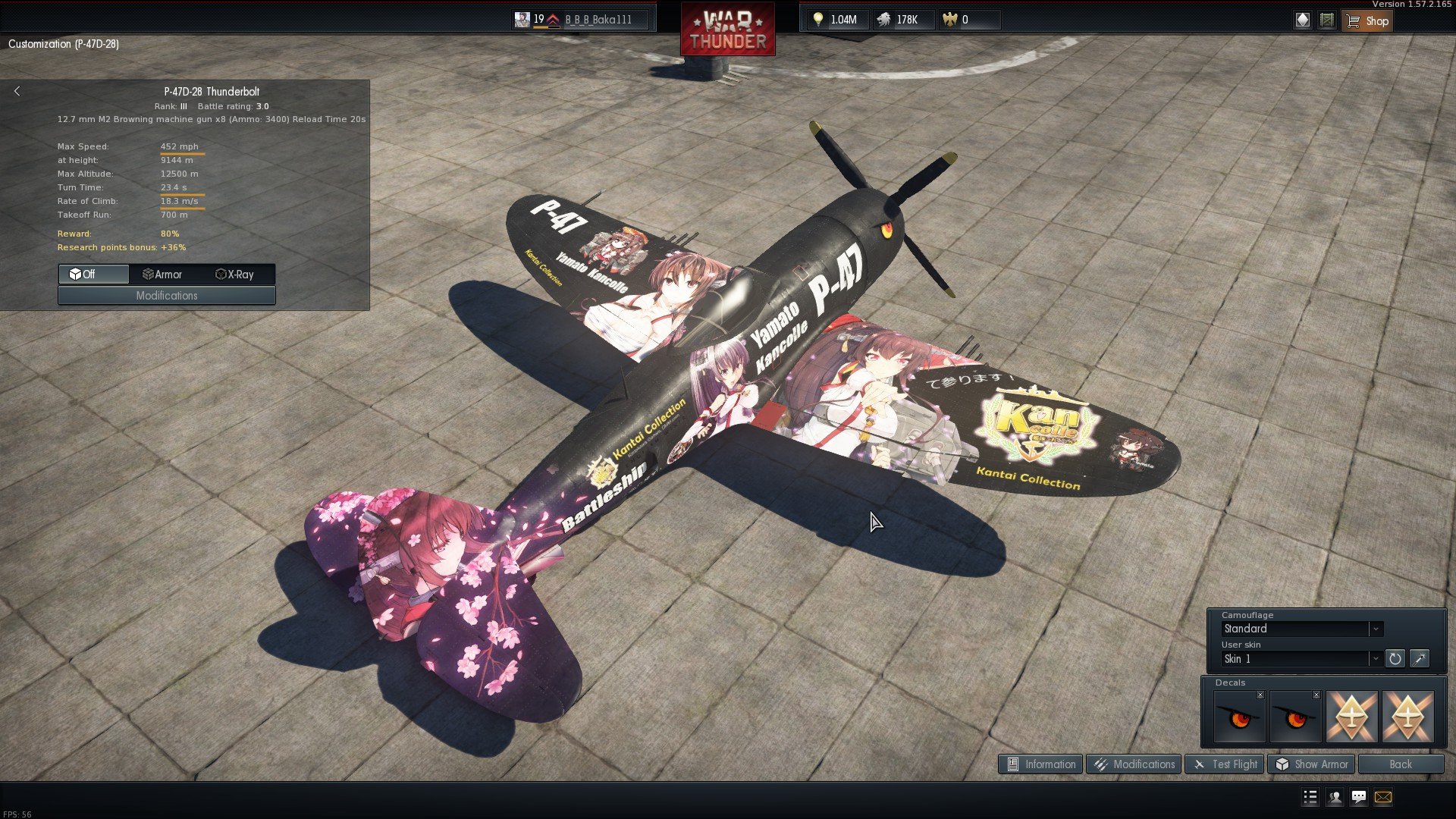The height and width of the screenshot is (819, 1456).
Task: Click the green crate icon in top bar
Action: [x=1326, y=20]
